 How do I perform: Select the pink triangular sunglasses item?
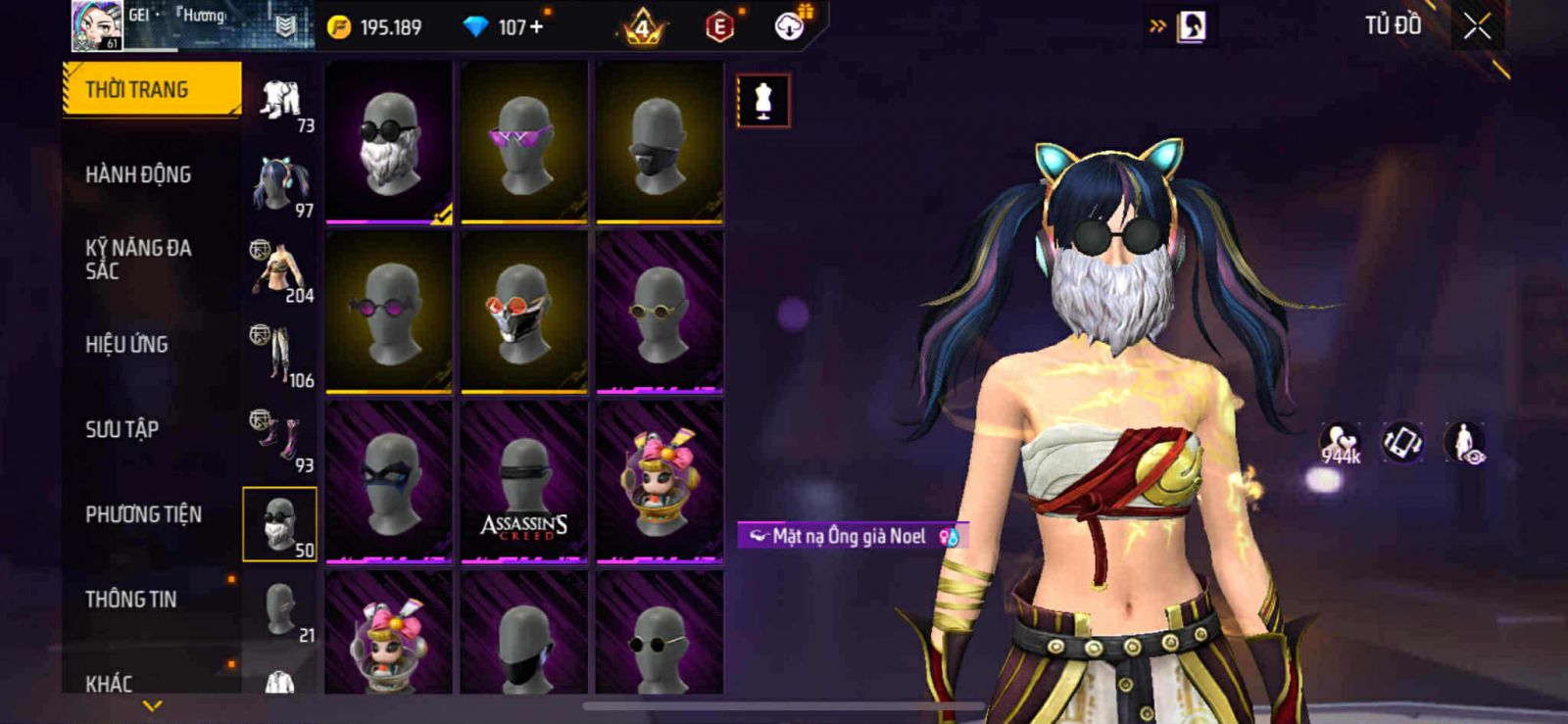point(524,143)
